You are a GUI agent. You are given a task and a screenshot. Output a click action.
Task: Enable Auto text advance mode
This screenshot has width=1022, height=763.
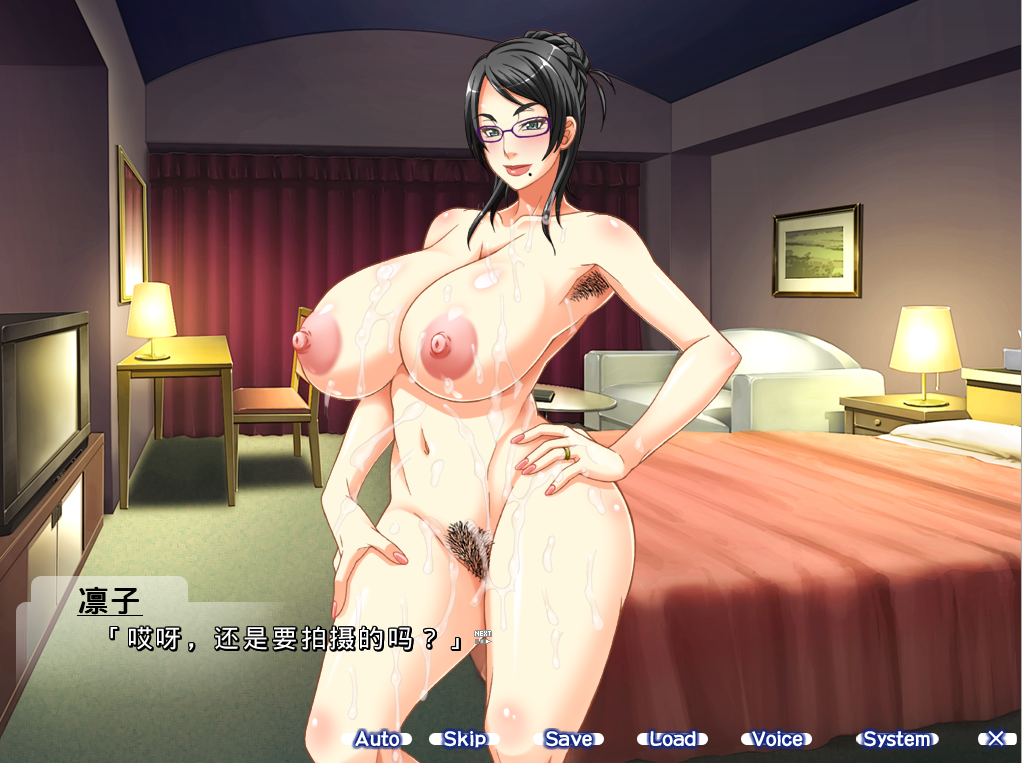point(377,739)
